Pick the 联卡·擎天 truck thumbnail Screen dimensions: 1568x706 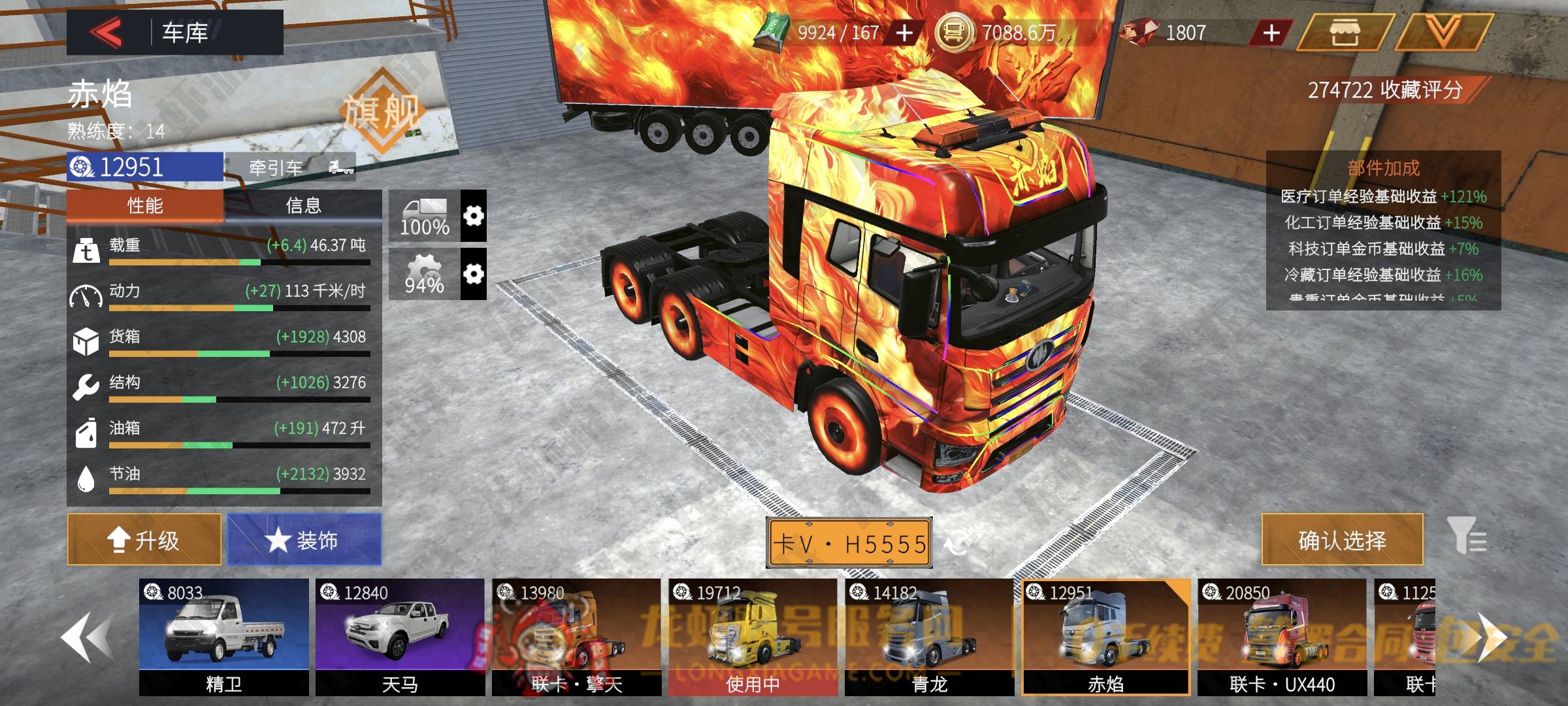tap(576, 637)
